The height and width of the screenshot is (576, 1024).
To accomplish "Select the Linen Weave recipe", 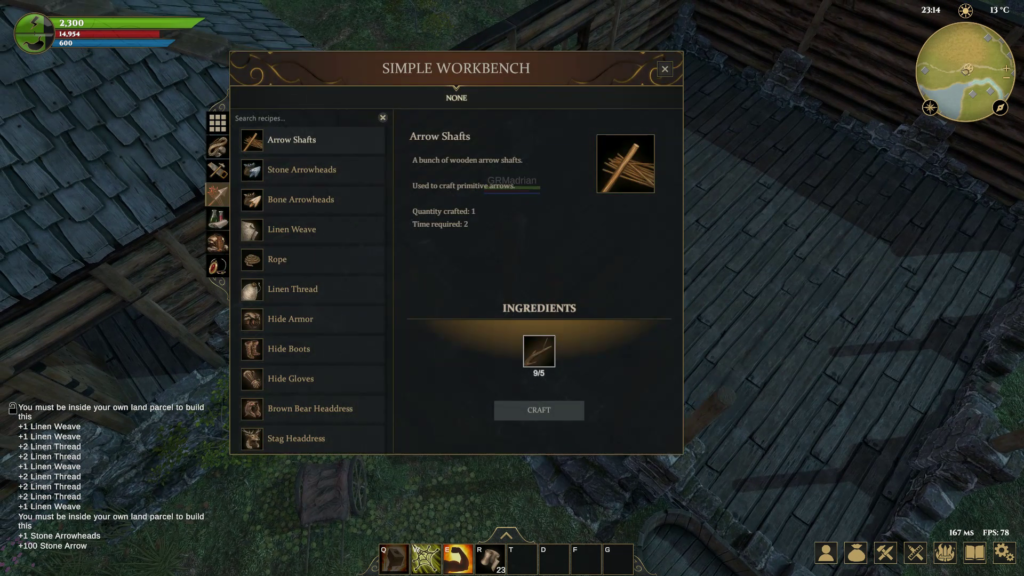I will pyautogui.click(x=312, y=230).
